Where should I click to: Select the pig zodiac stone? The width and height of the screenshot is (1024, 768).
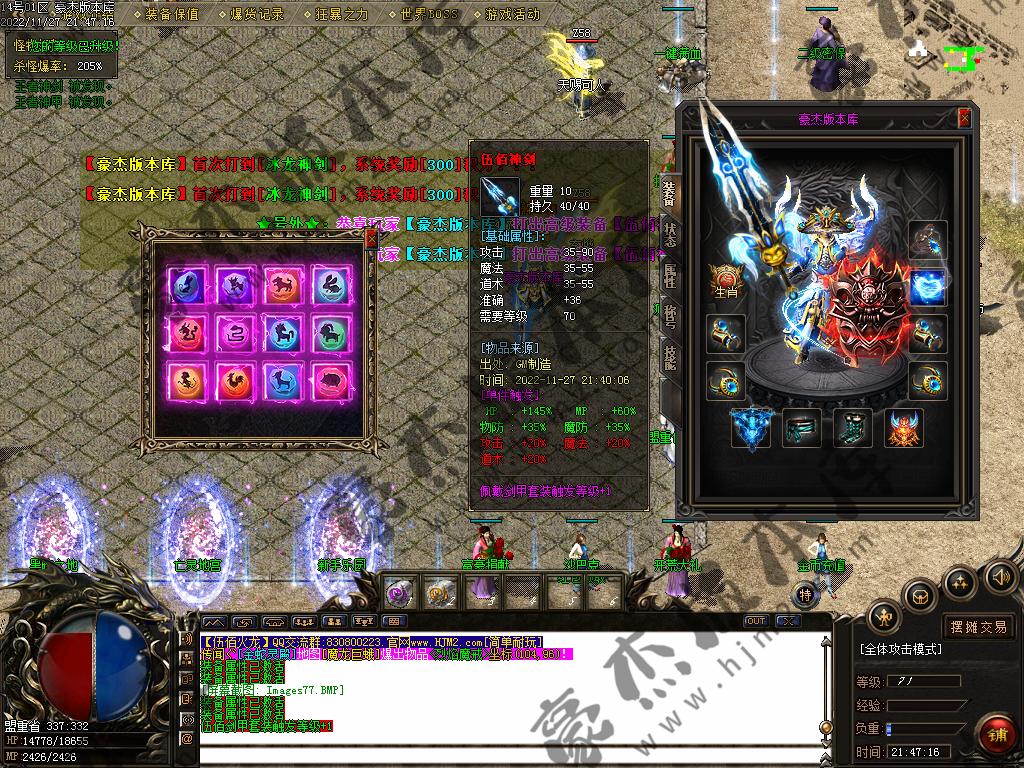coord(331,380)
